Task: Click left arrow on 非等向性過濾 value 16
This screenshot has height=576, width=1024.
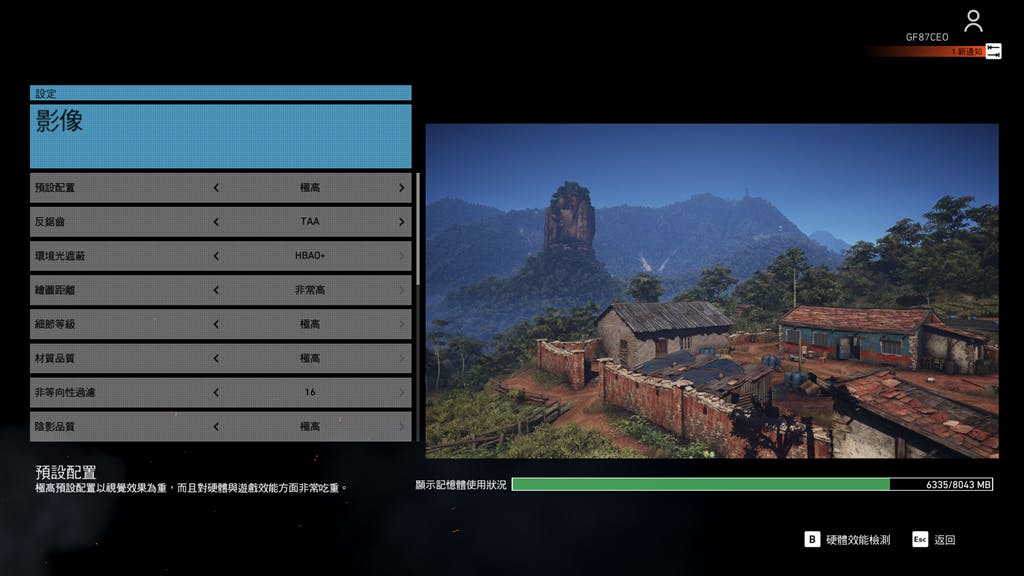Action: pos(216,392)
